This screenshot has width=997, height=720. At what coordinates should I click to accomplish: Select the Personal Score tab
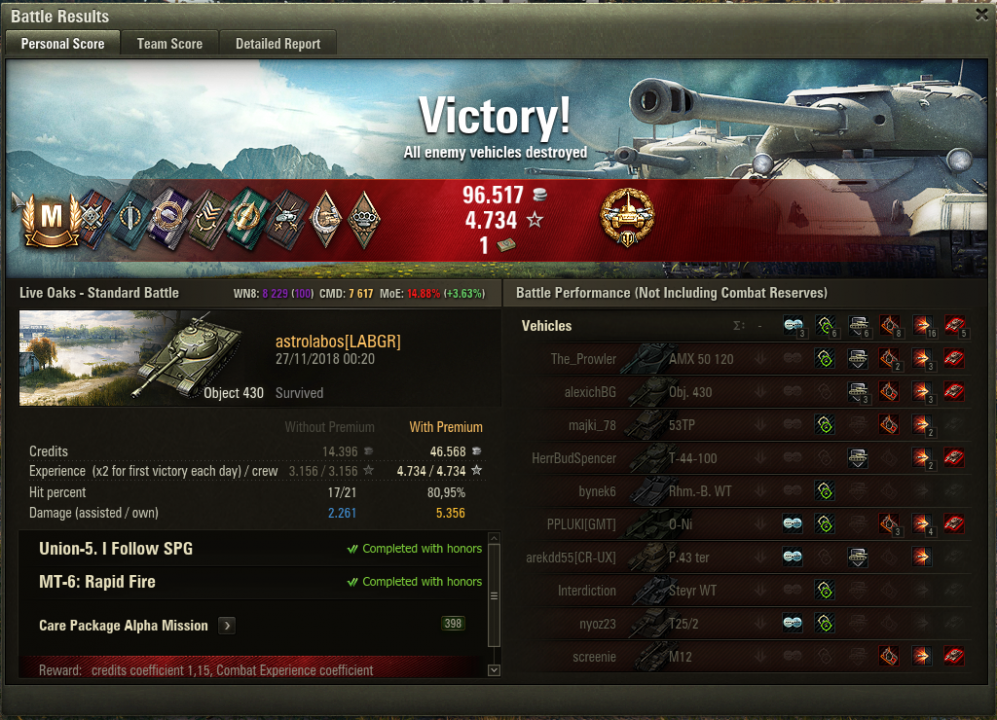pyautogui.click(x=62, y=44)
